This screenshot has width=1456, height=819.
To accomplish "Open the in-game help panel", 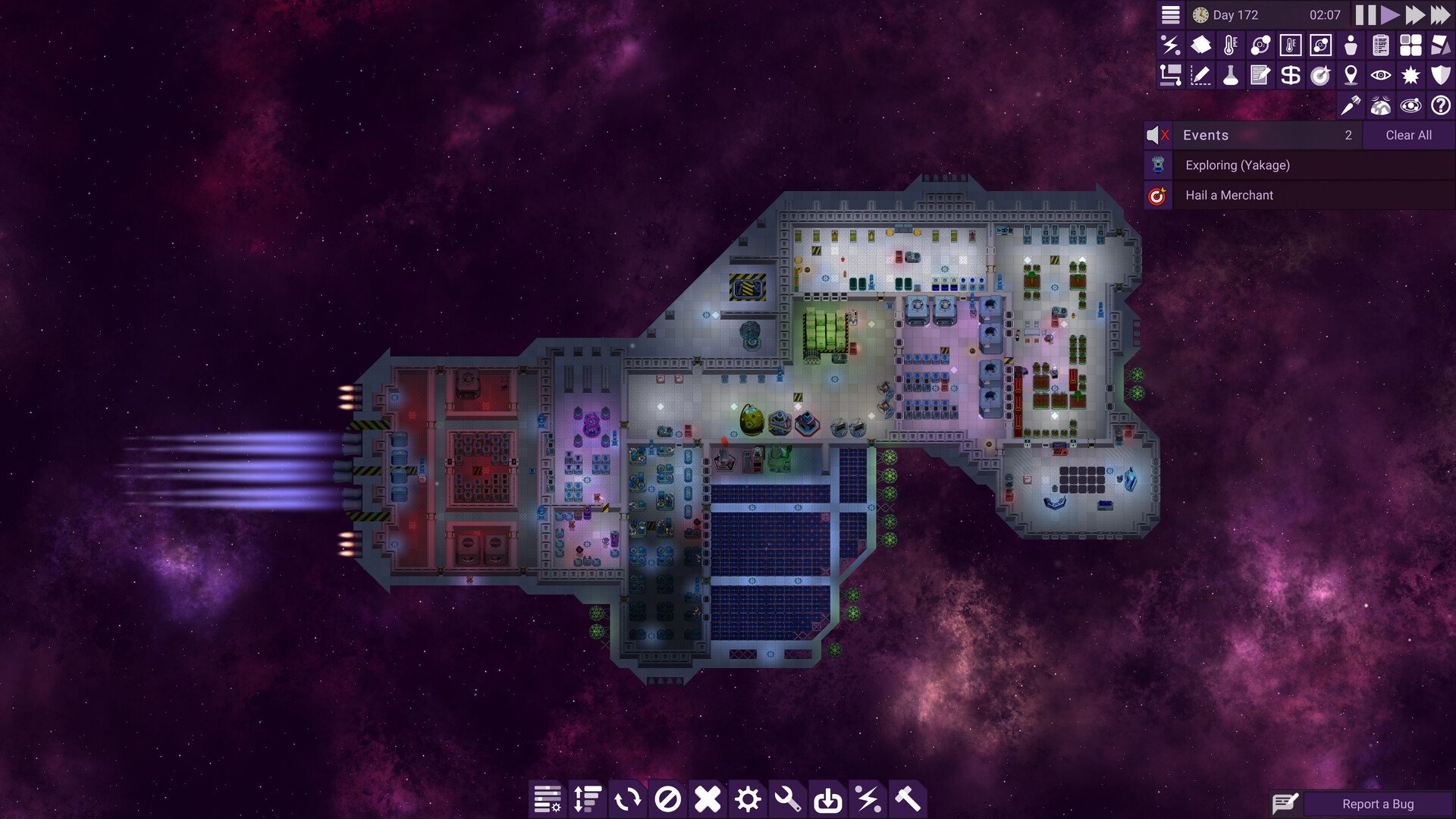I will tap(1440, 106).
